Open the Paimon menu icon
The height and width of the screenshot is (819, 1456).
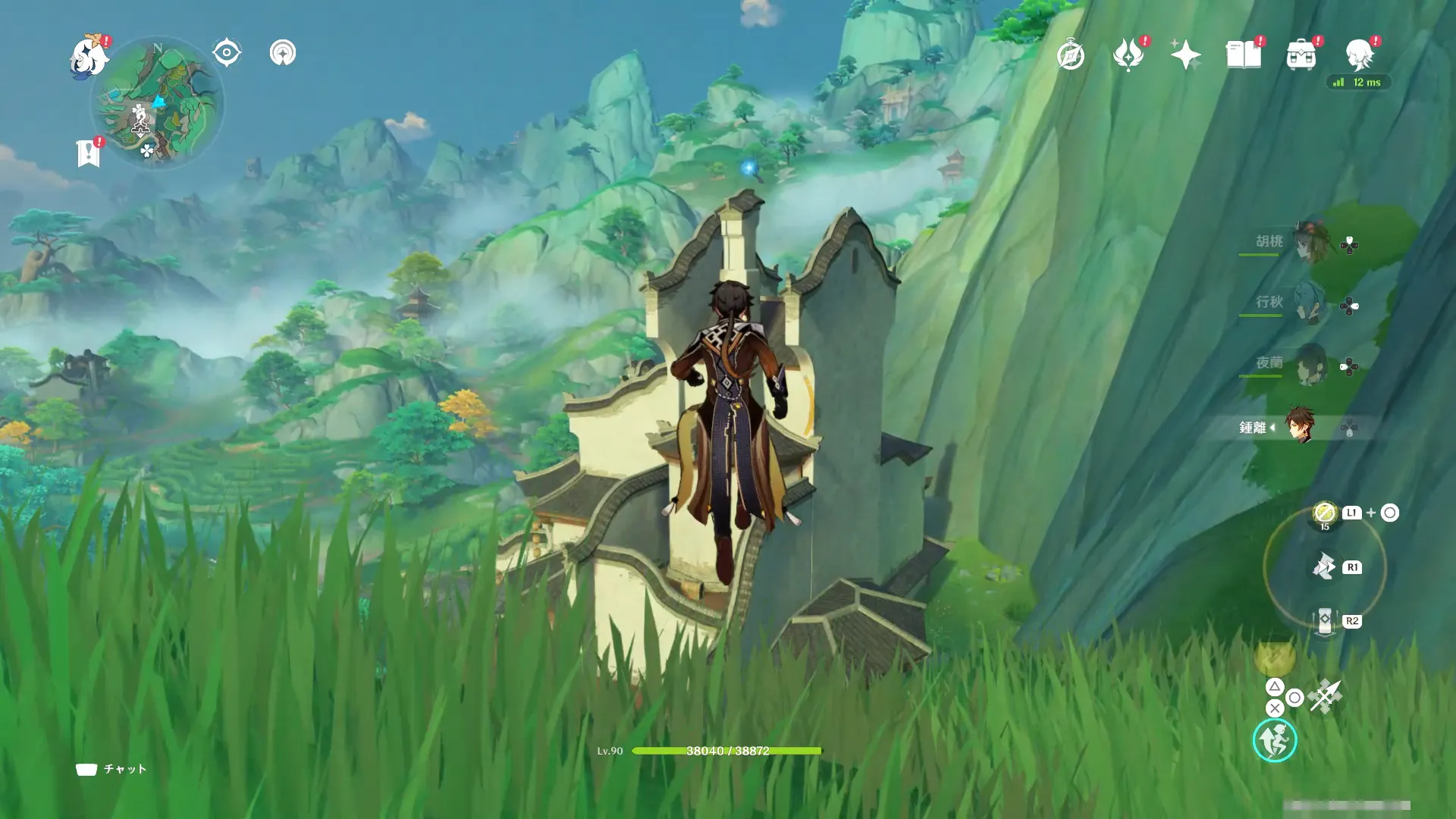[89, 58]
